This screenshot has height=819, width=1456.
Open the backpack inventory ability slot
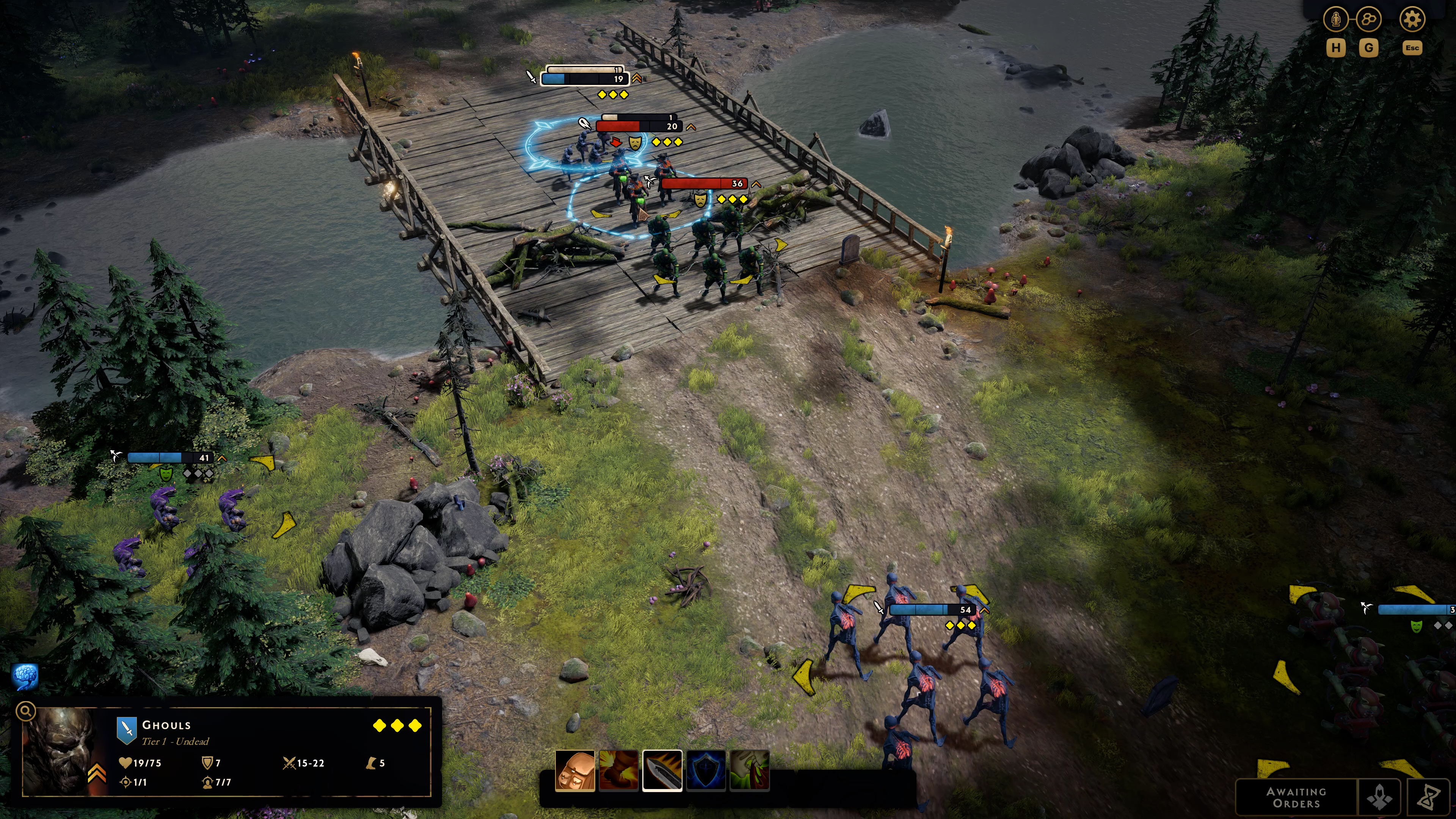click(575, 771)
